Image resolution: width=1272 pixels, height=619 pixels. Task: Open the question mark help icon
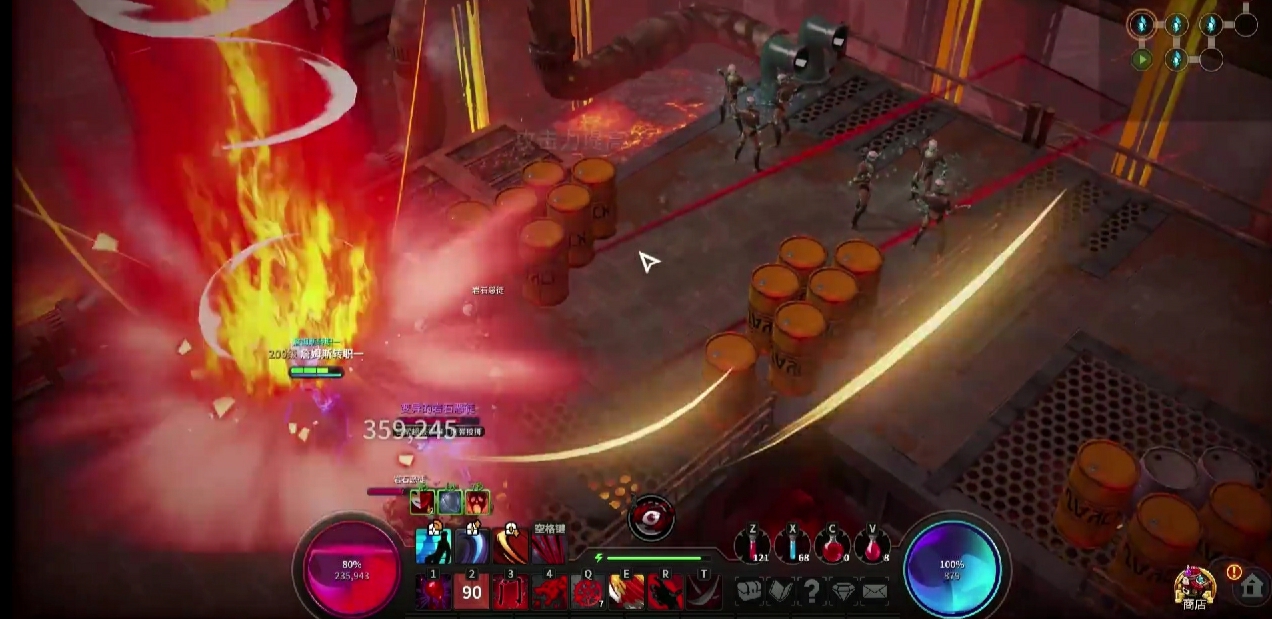(812, 591)
